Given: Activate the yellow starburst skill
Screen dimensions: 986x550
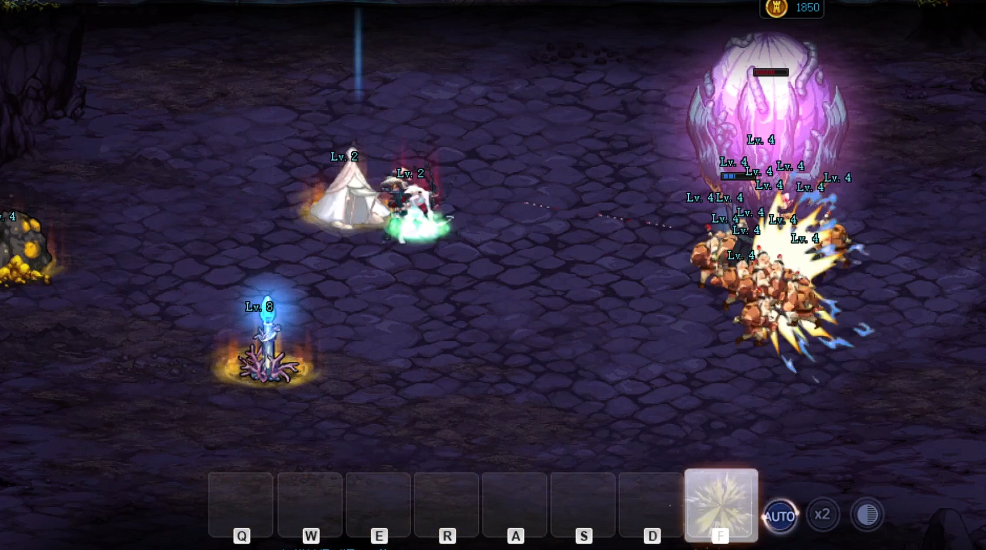Looking at the screenshot, I should pos(720,503).
